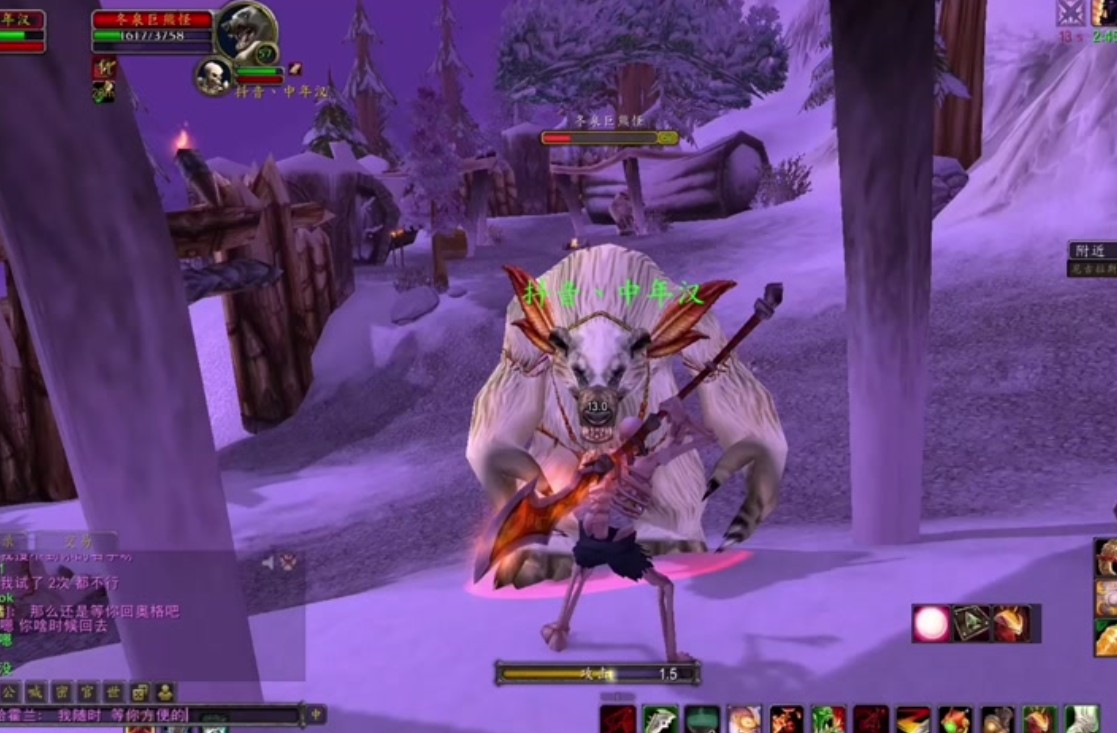Toggle the 中 input language button
This screenshot has width=1117, height=733.
click(x=316, y=715)
